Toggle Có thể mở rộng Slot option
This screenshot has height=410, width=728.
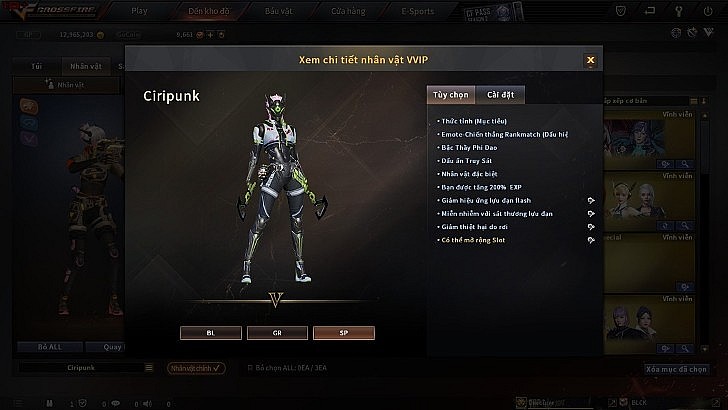pyautogui.click(x=591, y=241)
